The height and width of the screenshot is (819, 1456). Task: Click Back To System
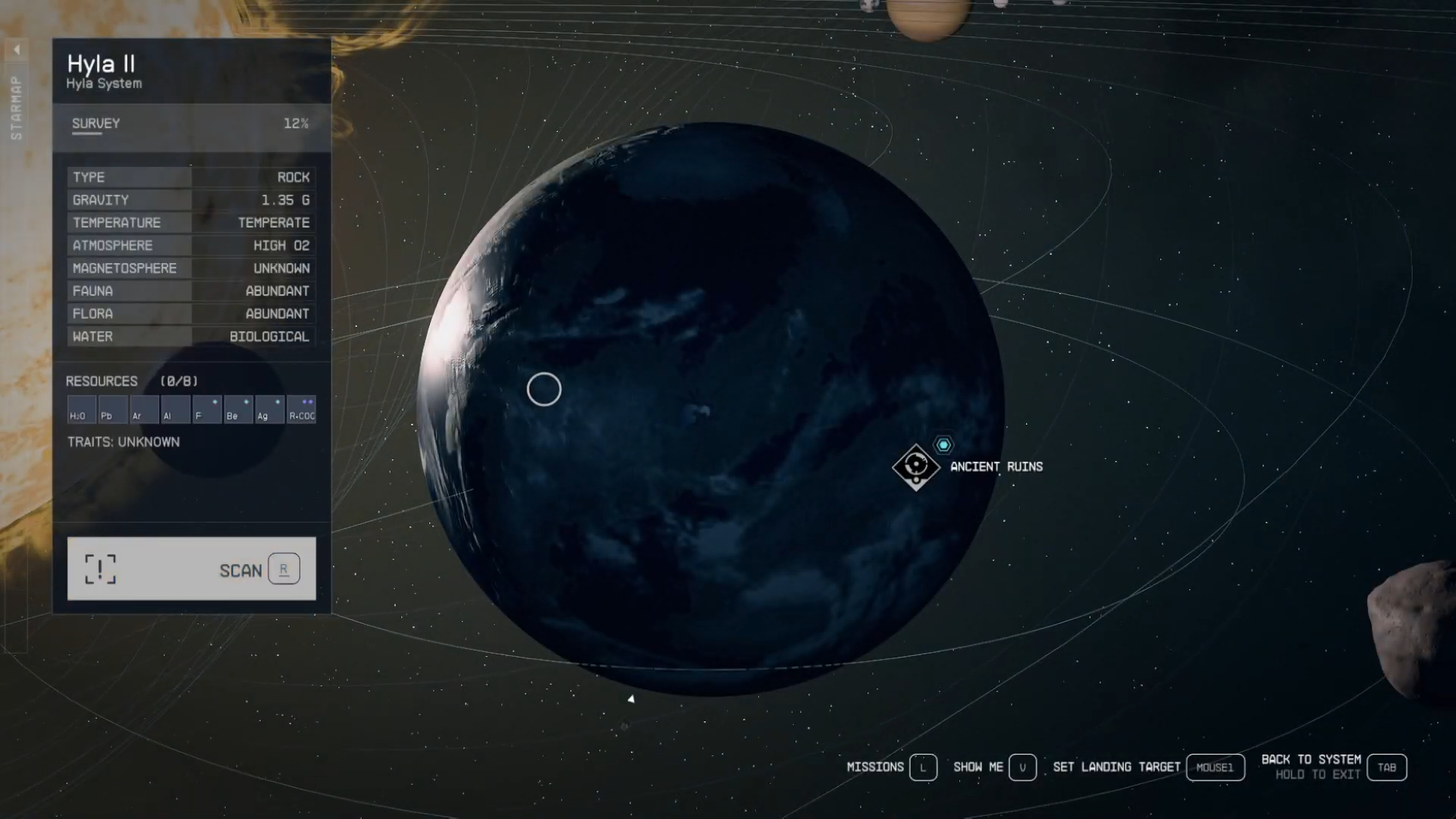[1311, 758]
